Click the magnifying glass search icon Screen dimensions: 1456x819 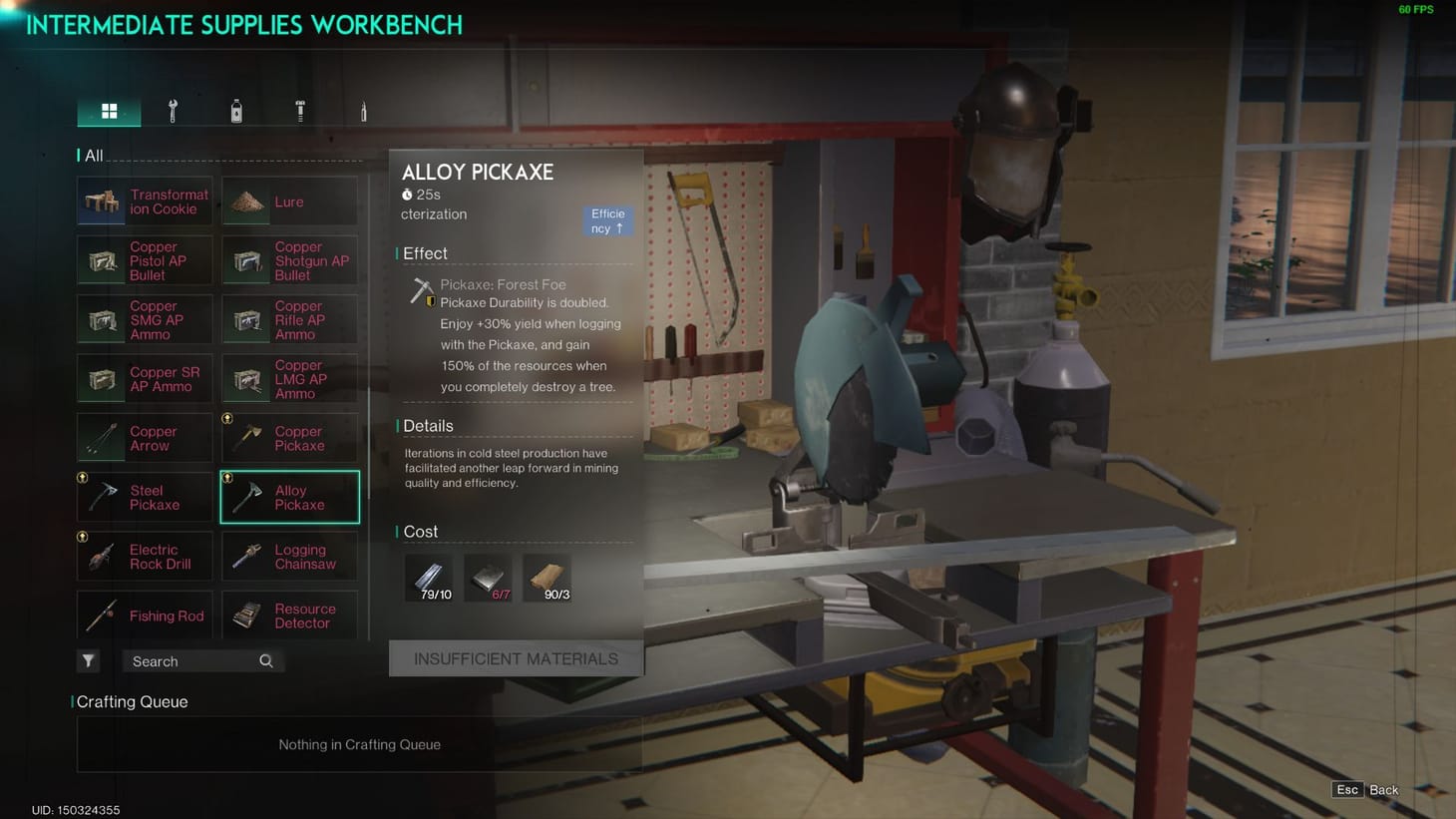pyautogui.click(x=265, y=660)
